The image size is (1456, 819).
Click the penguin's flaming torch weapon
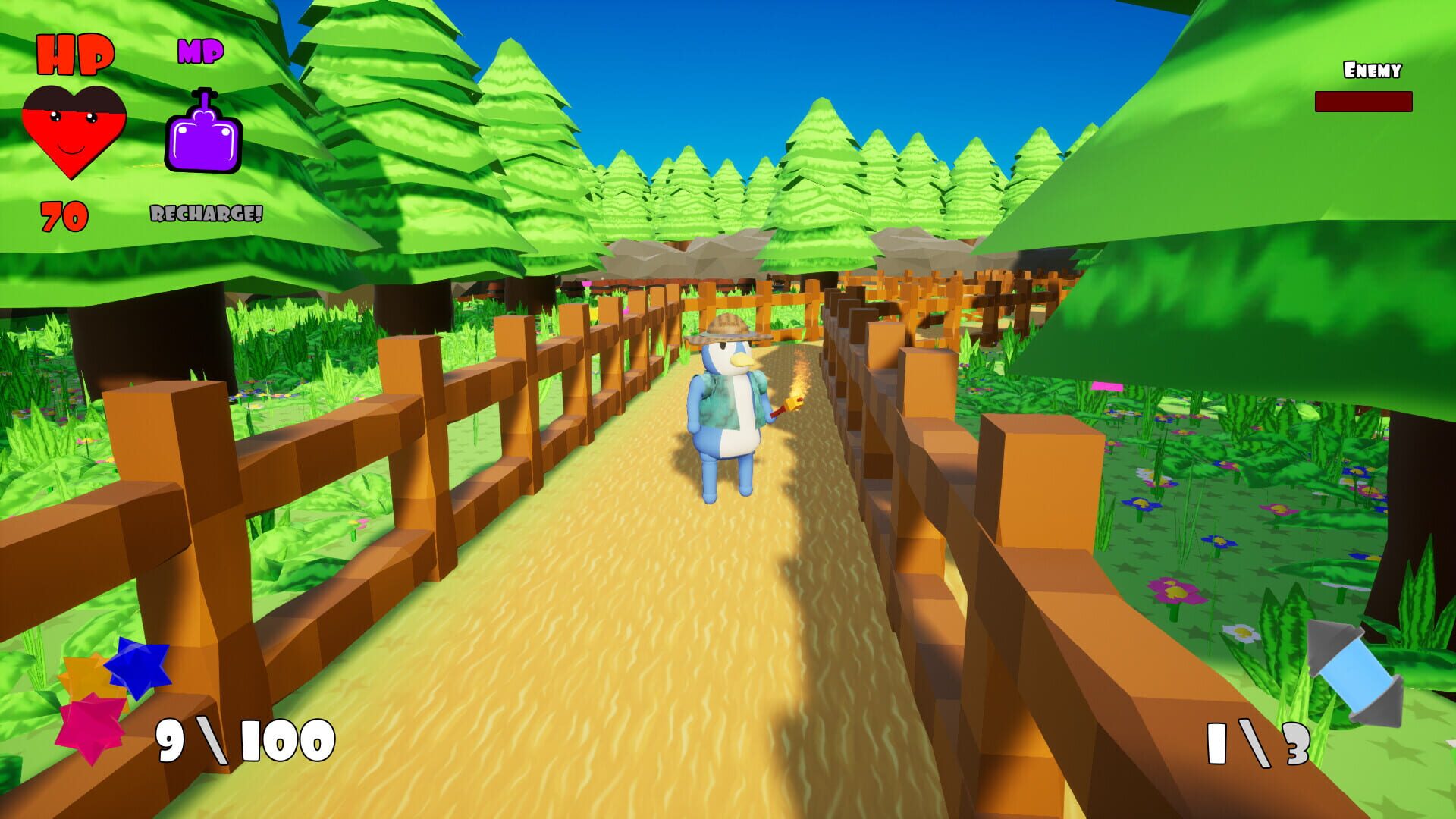pyautogui.click(x=789, y=402)
